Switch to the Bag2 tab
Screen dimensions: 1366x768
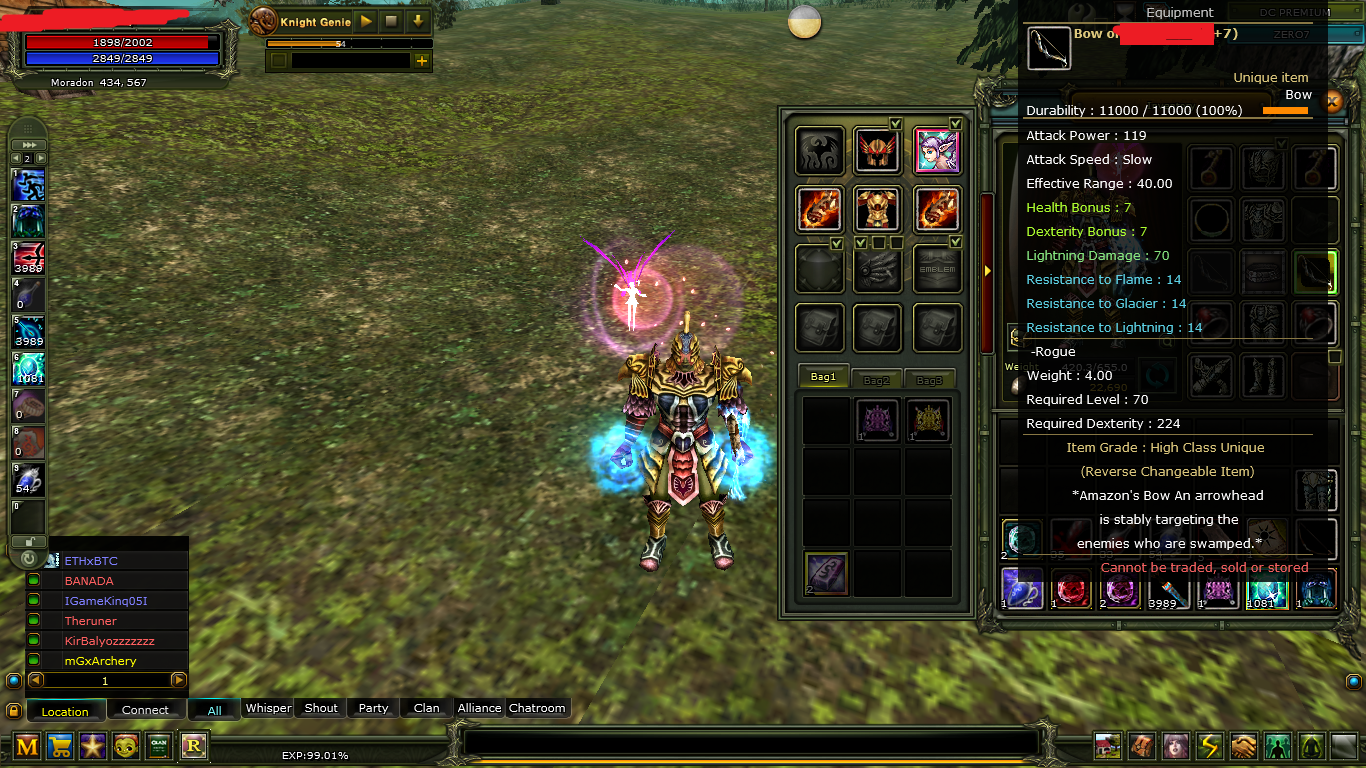coord(876,379)
